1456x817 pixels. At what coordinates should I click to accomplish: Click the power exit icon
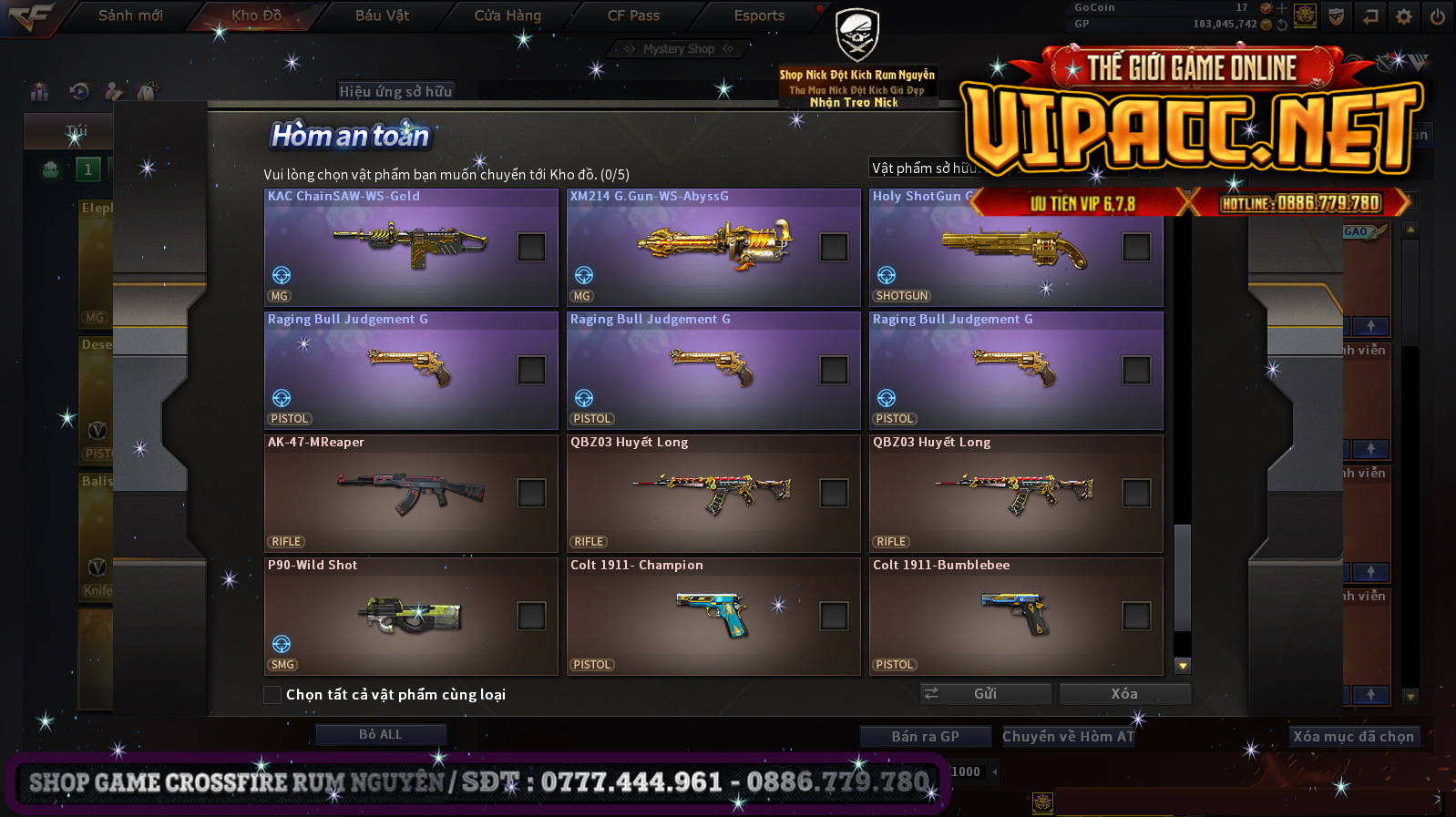[x=1437, y=16]
